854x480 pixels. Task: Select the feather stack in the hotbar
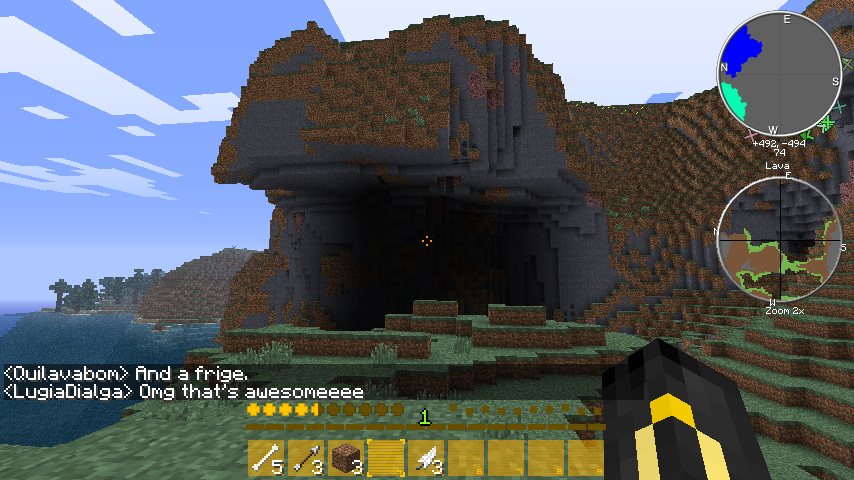[425, 458]
